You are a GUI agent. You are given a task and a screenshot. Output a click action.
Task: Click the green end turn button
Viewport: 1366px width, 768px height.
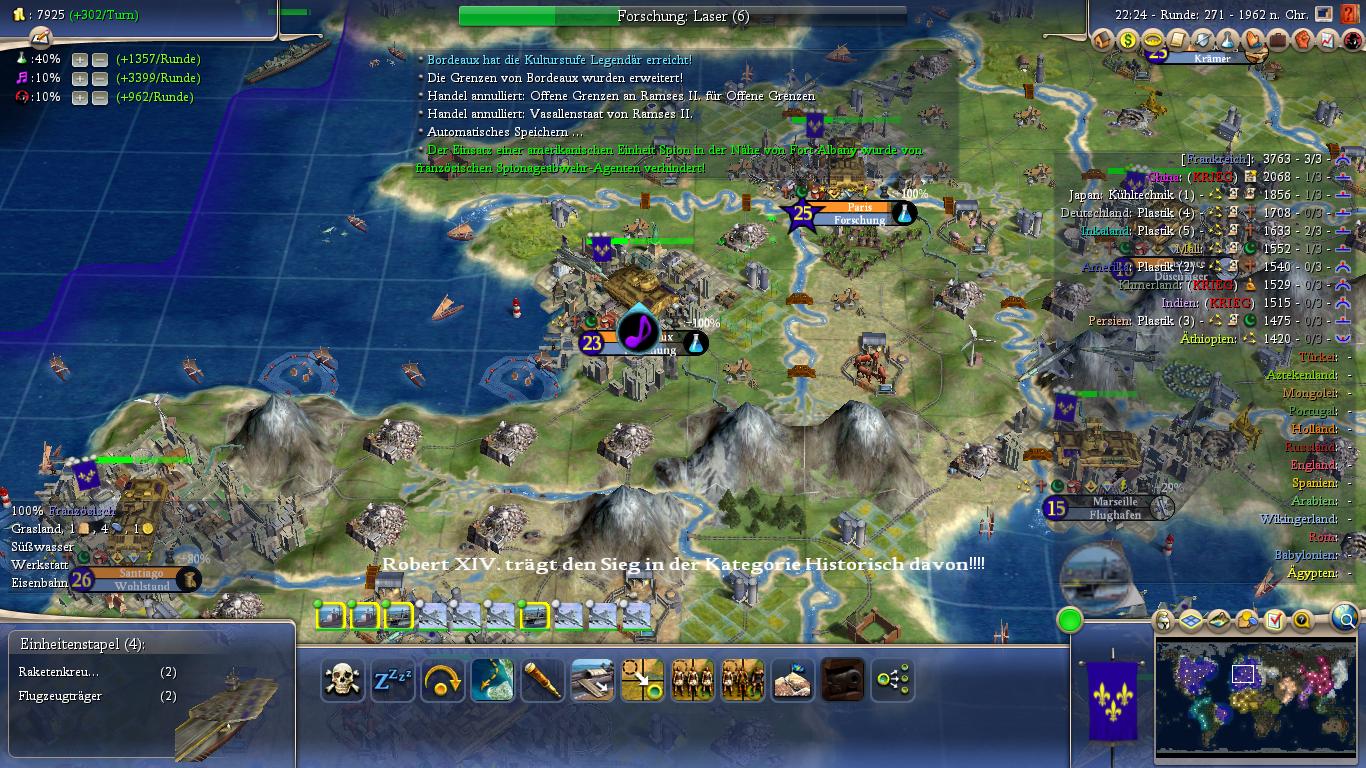[1070, 620]
